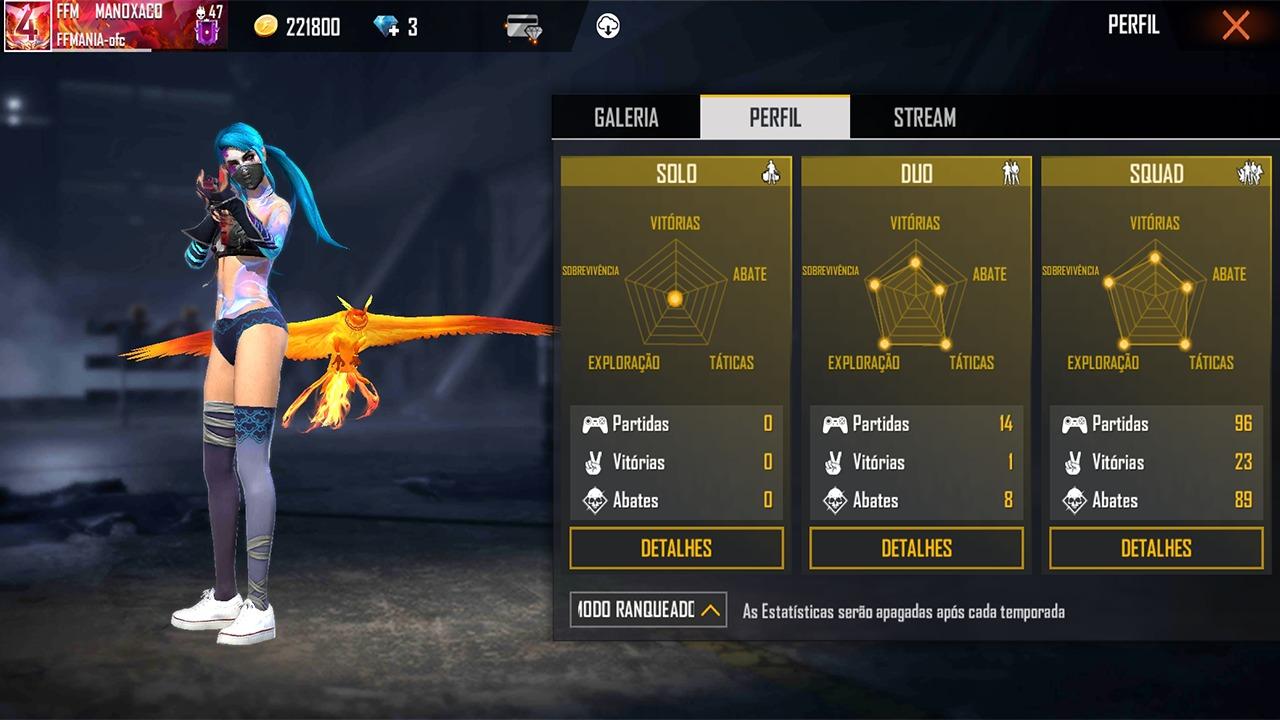This screenshot has height=720, width=1280.
Task: View Detalhes for Squad stats
Action: [x=1156, y=548]
